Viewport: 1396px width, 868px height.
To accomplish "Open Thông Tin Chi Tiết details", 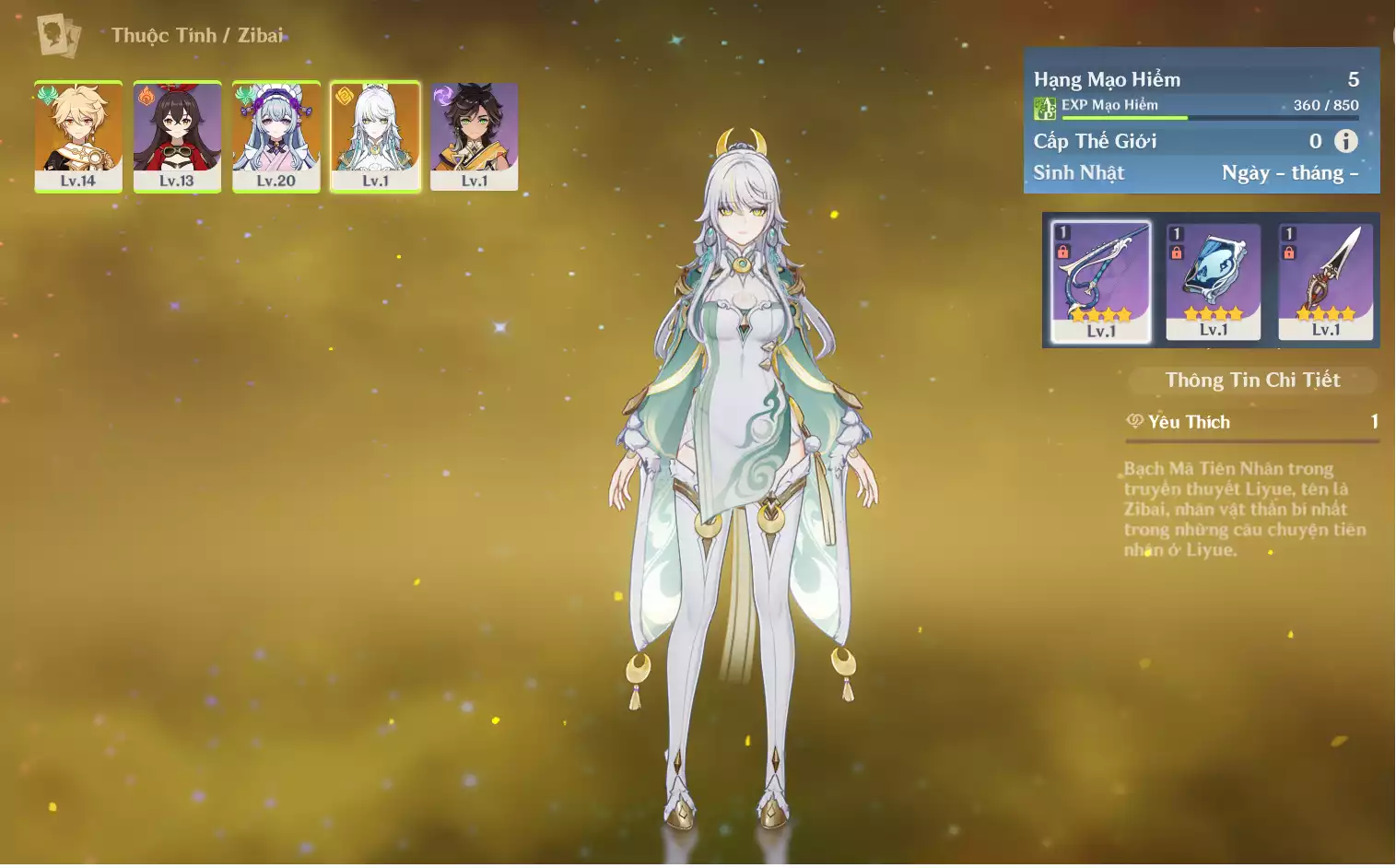I will pos(1252,381).
